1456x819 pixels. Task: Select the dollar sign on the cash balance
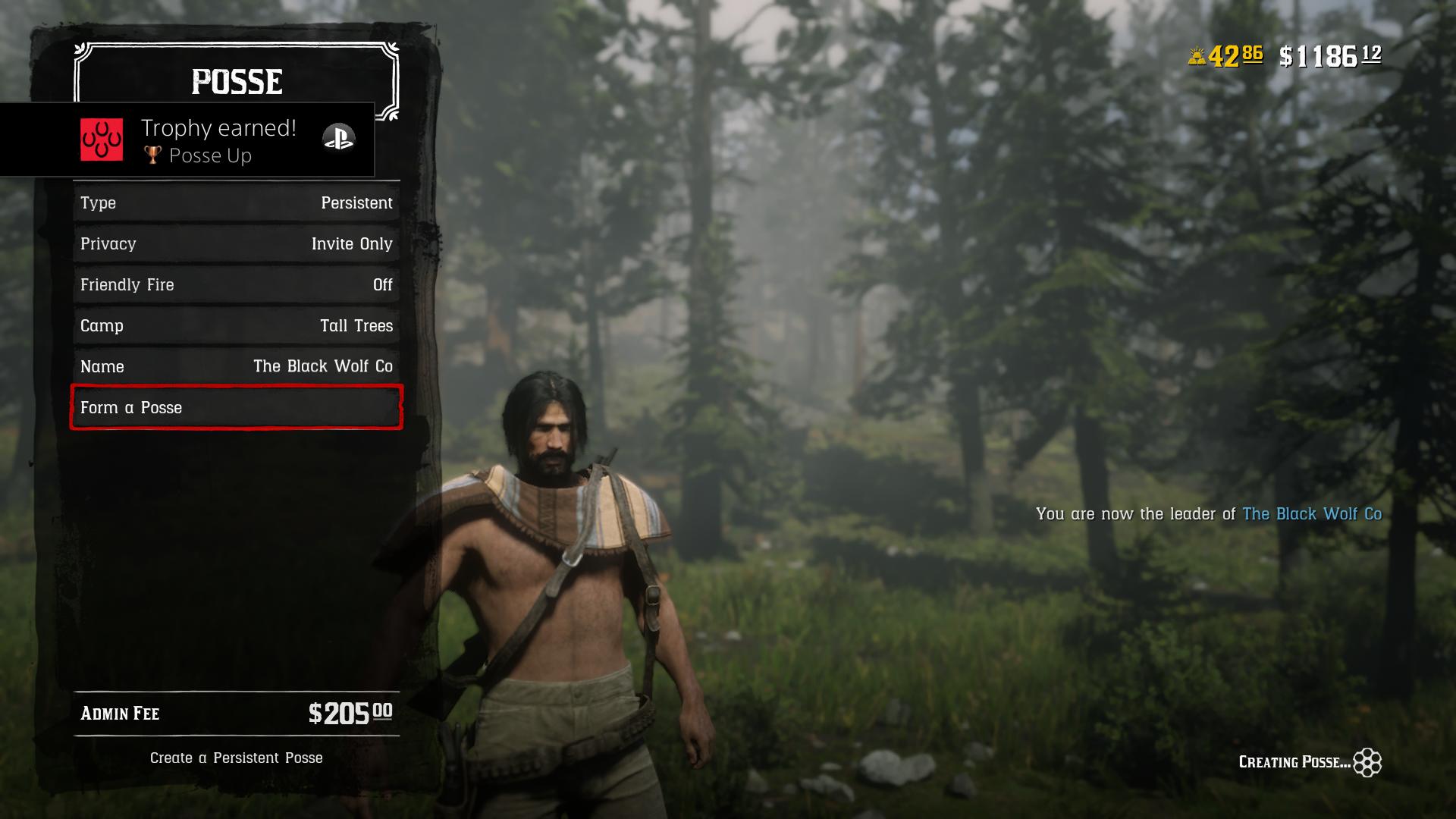click(x=1287, y=55)
